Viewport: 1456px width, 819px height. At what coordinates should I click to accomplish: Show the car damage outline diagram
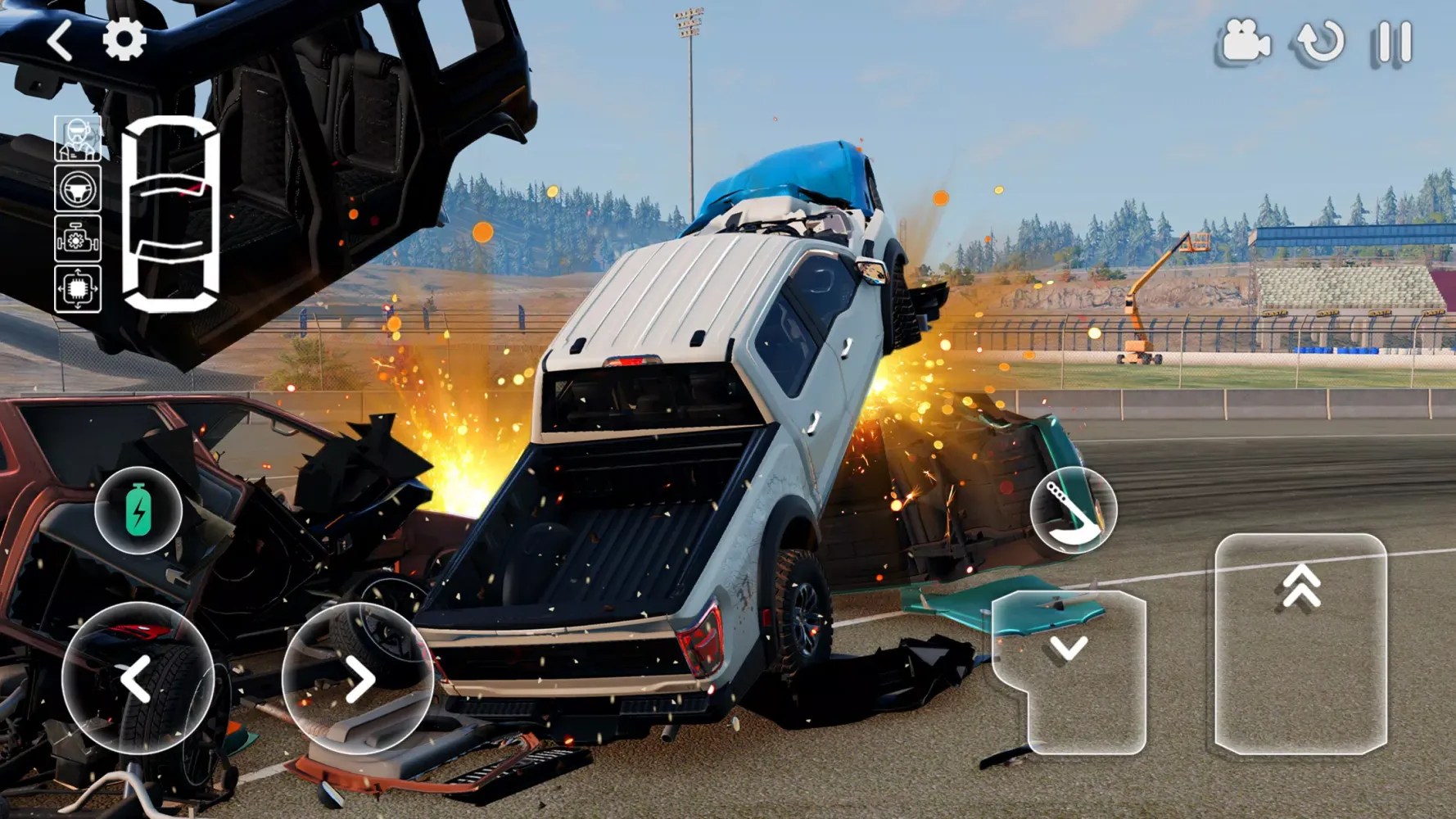tap(170, 214)
